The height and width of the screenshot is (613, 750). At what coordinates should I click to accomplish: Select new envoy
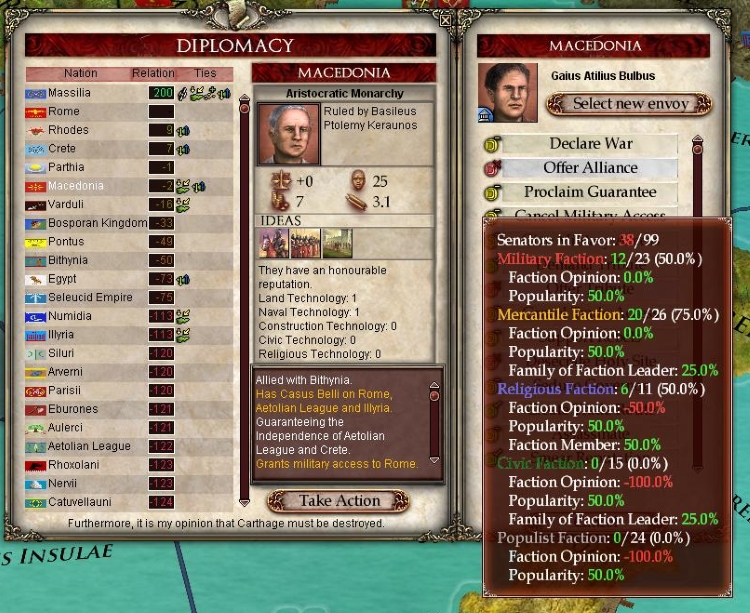coord(628,104)
